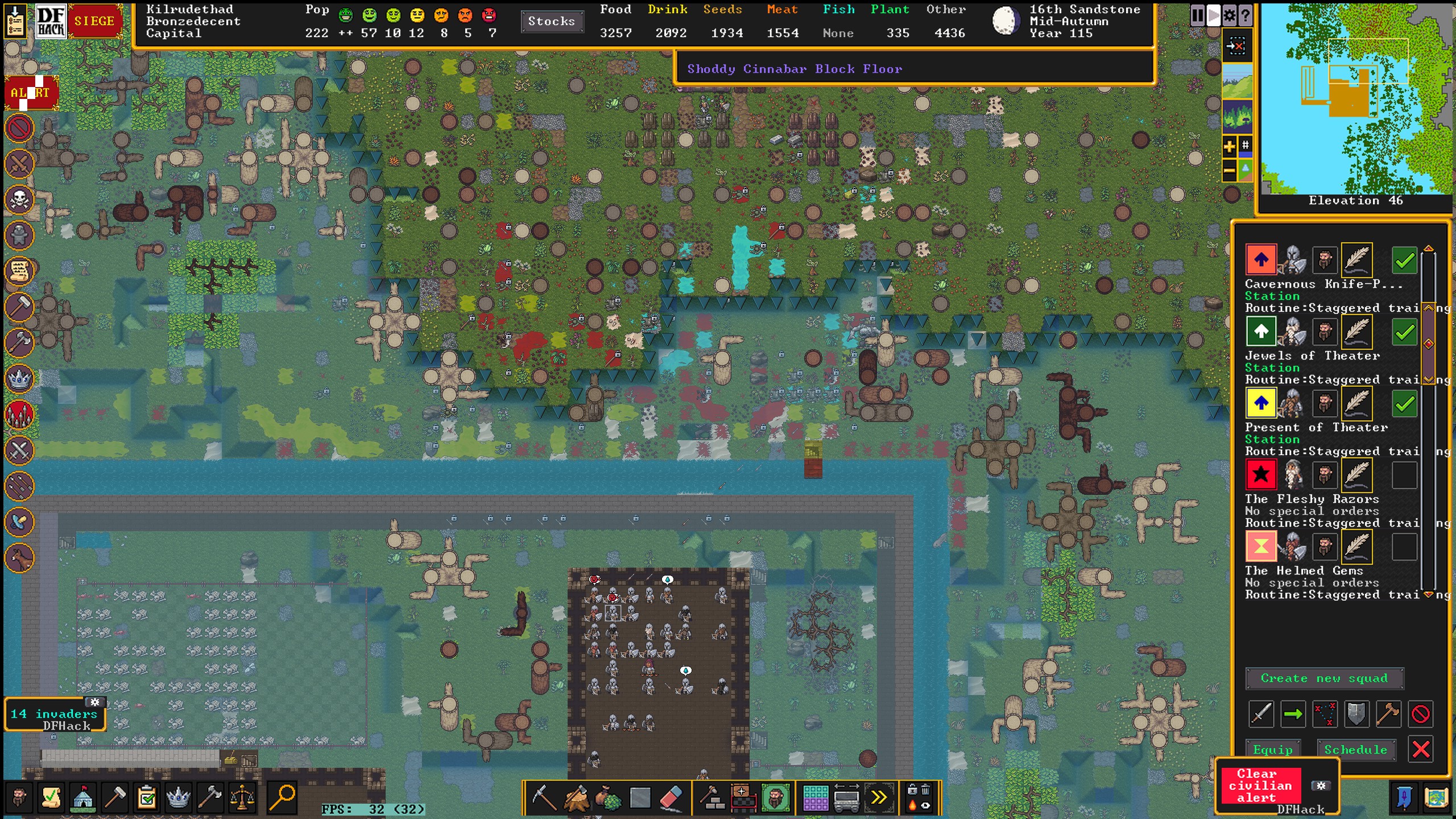
Task: Zoom in with the yellow plus button
Action: pyautogui.click(x=1229, y=147)
